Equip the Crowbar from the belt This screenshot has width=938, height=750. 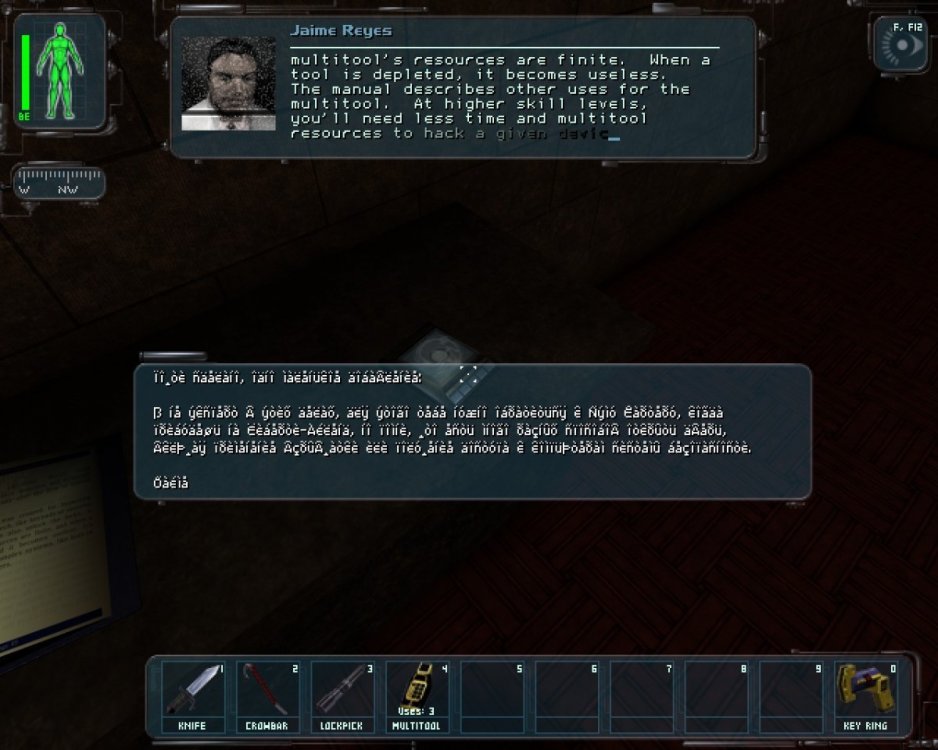pyautogui.click(x=268, y=696)
